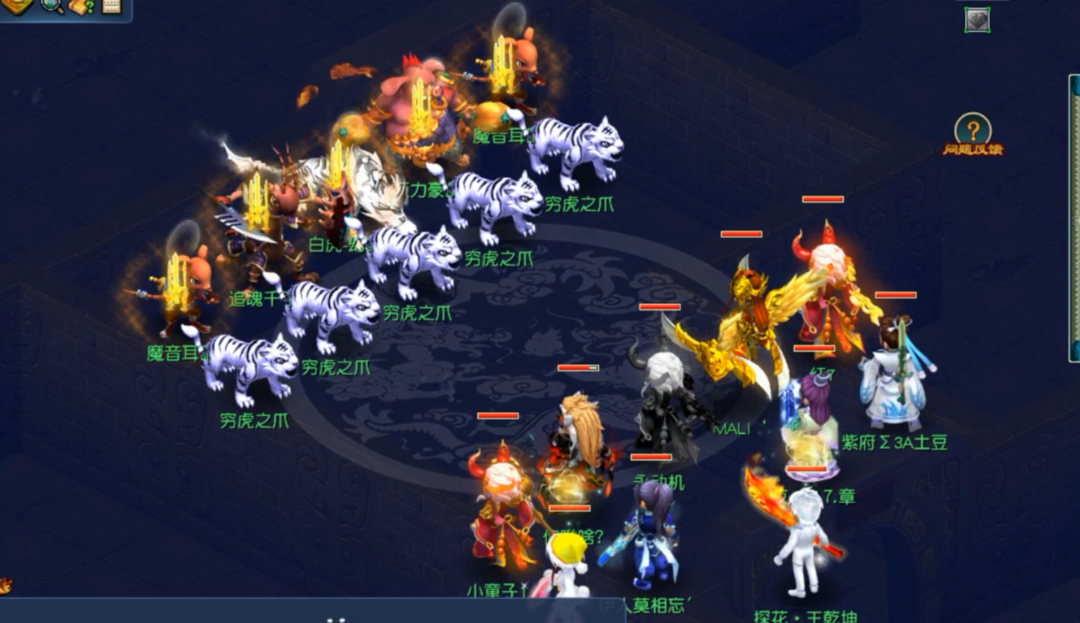Open the magnifying glass icon
The width and height of the screenshot is (1080, 623).
click(51, 6)
